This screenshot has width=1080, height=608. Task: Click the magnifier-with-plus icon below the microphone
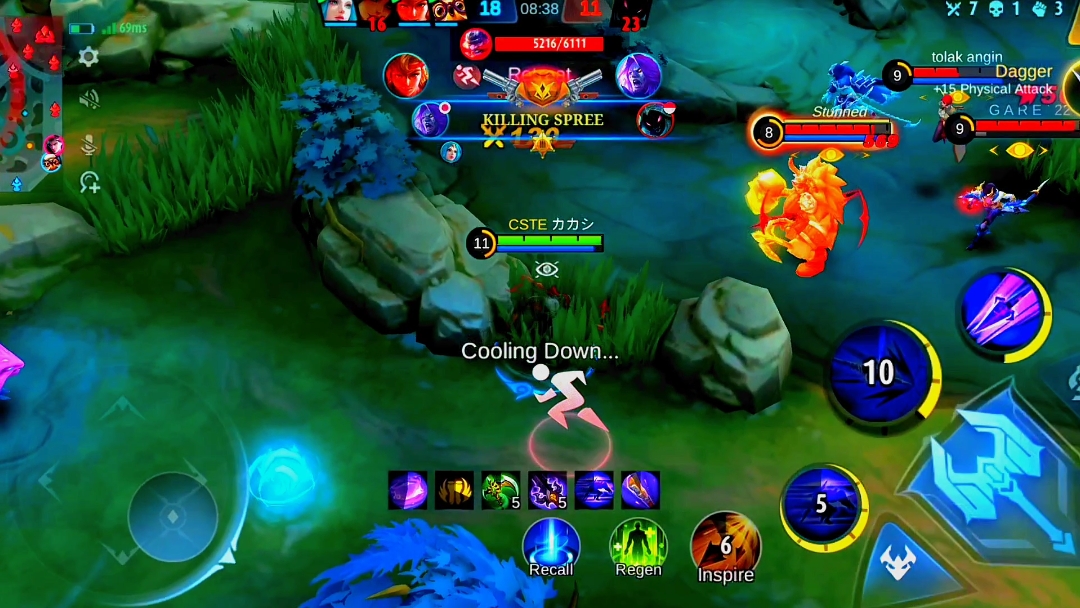click(x=90, y=181)
